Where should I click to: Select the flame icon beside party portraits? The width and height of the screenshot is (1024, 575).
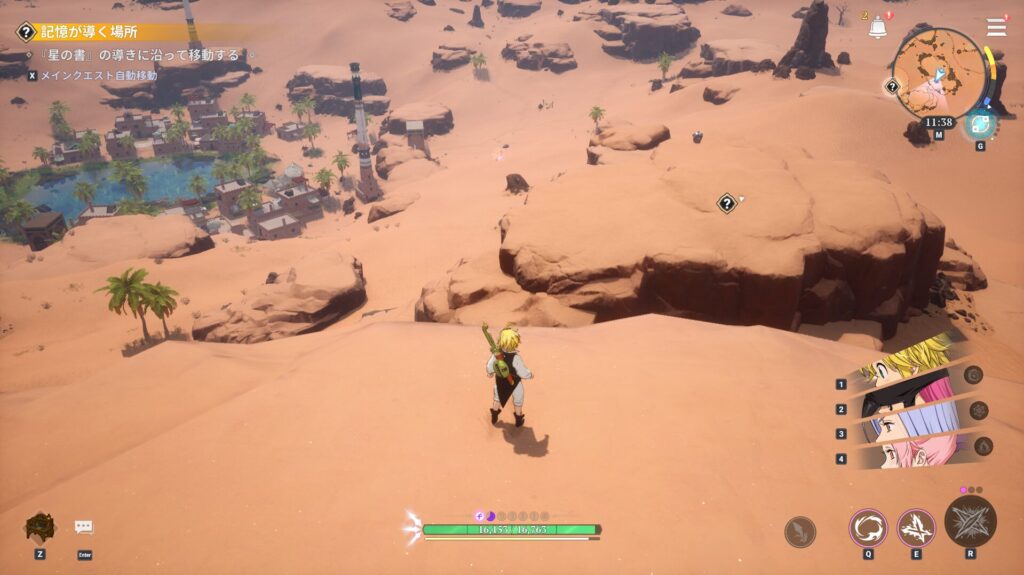[983, 445]
